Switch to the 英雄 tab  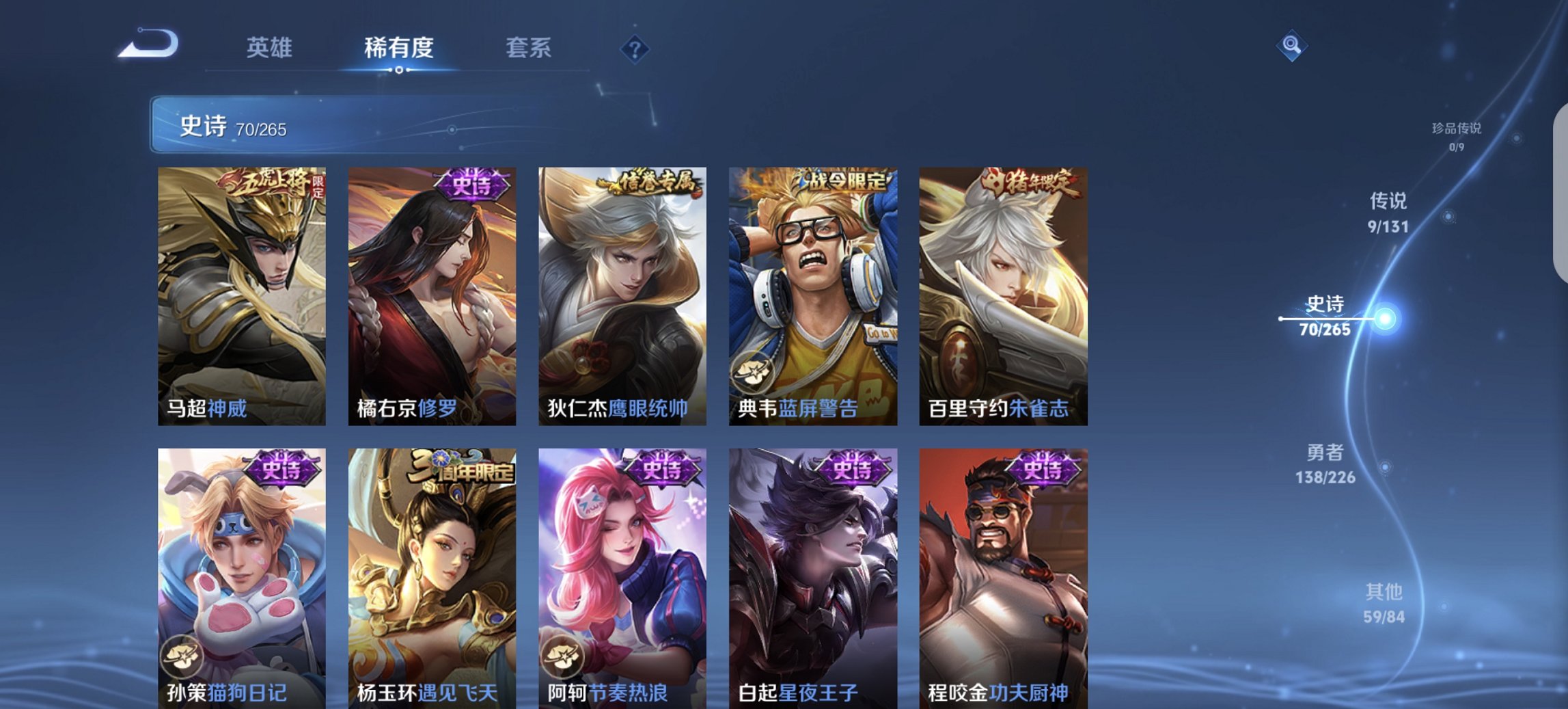[270, 48]
